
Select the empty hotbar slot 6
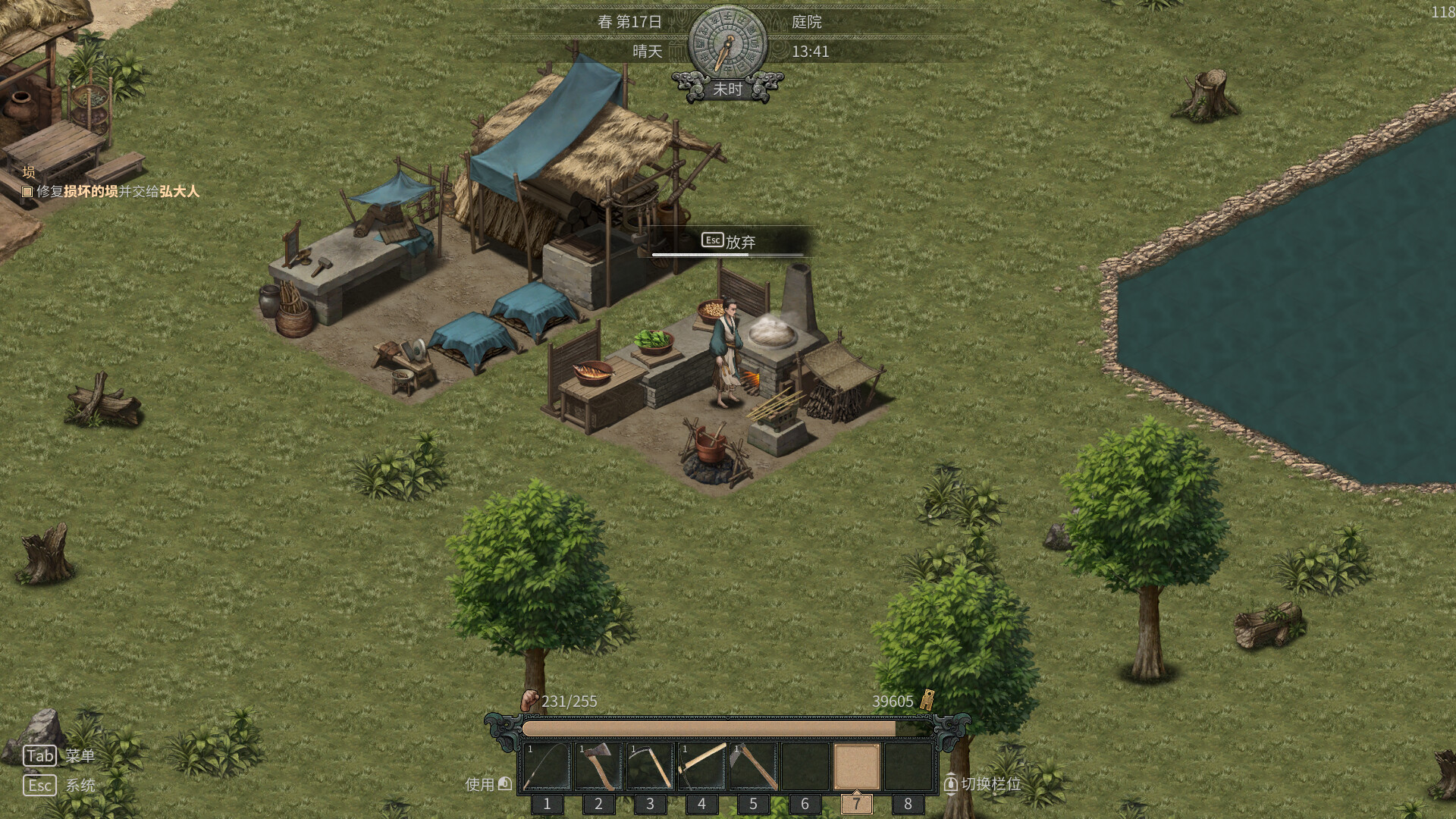tap(805, 766)
